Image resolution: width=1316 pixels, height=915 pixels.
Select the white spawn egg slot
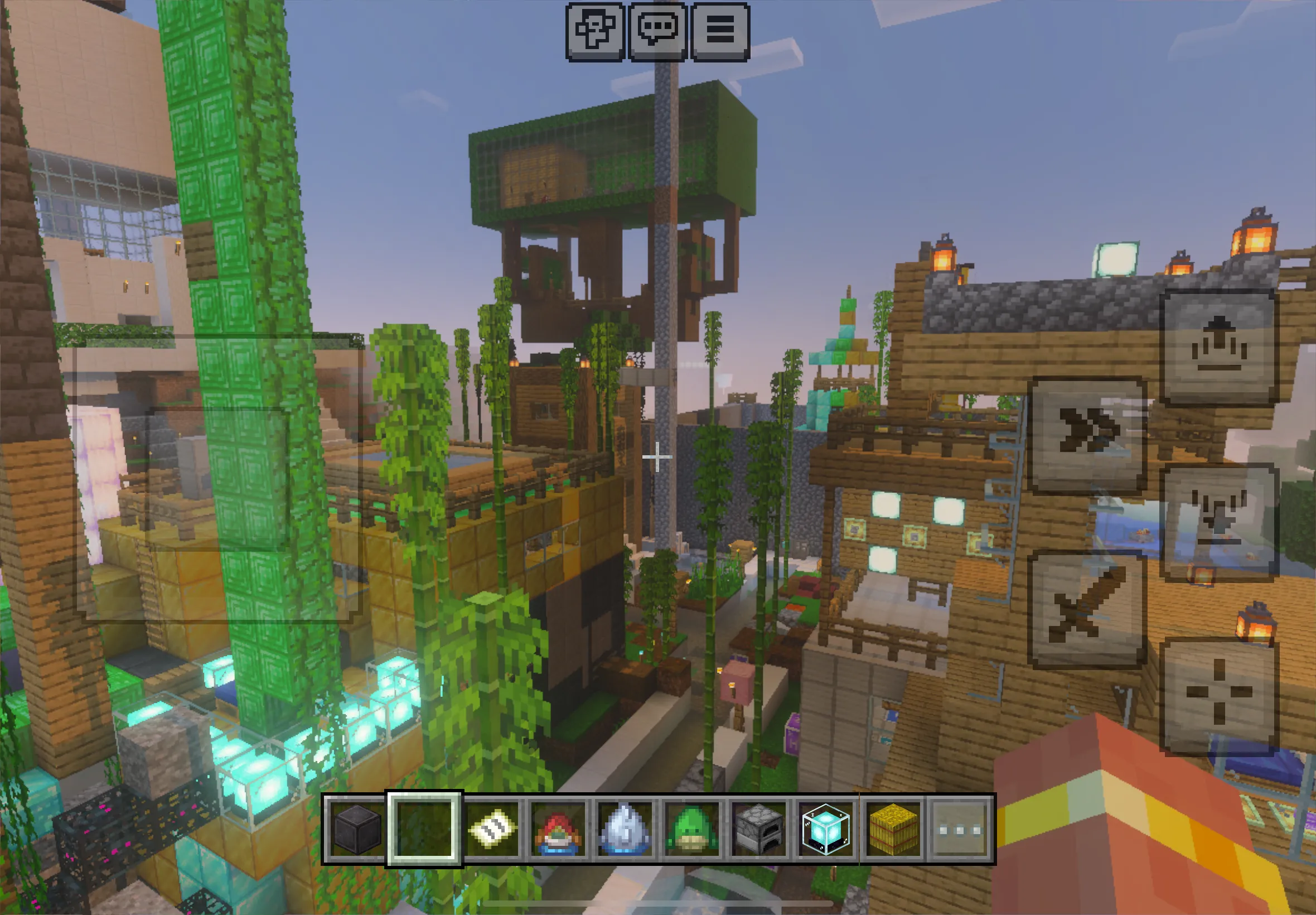[625, 829]
